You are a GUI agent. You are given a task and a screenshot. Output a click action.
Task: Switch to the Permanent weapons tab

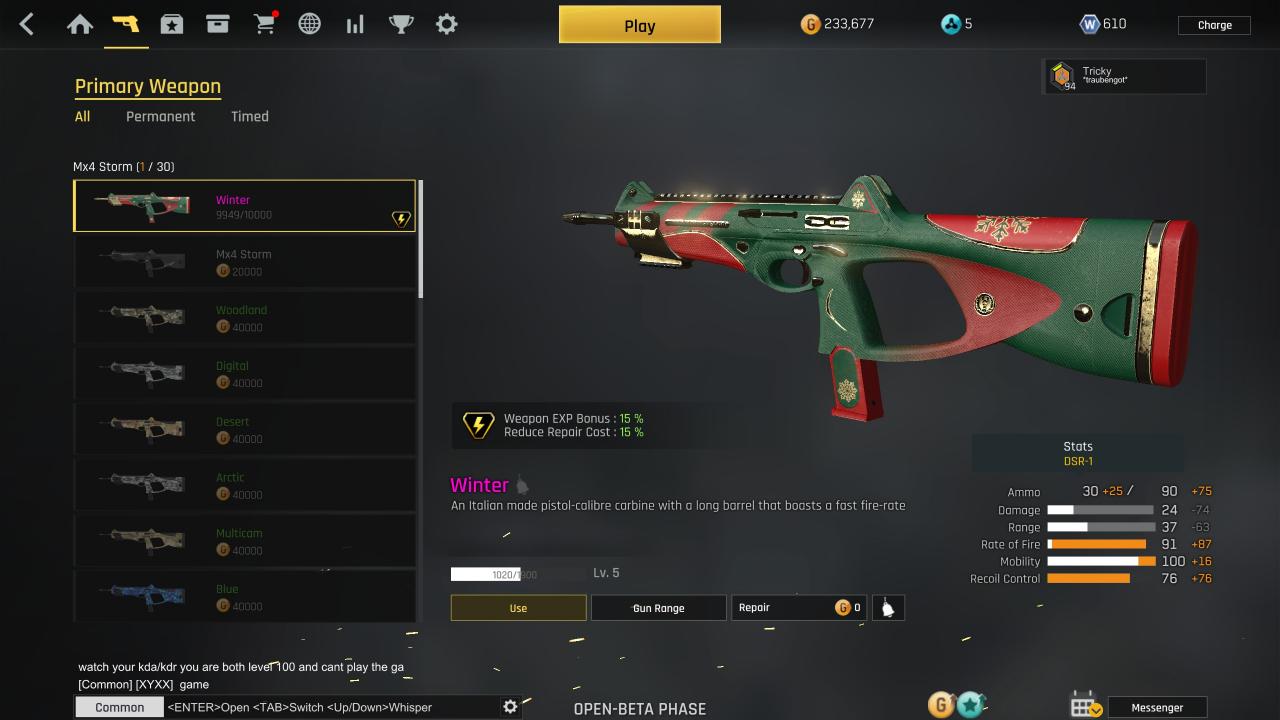coord(160,116)
